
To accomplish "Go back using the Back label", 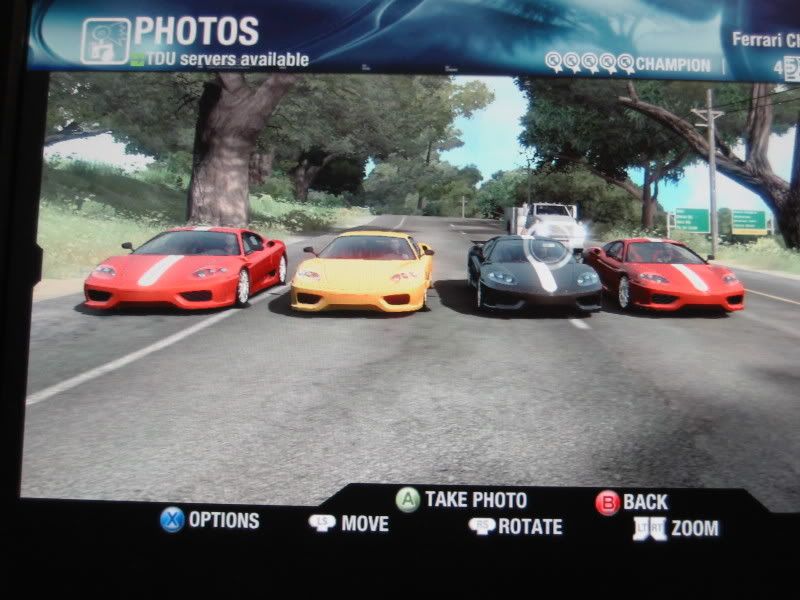I will tap(645, 502).
